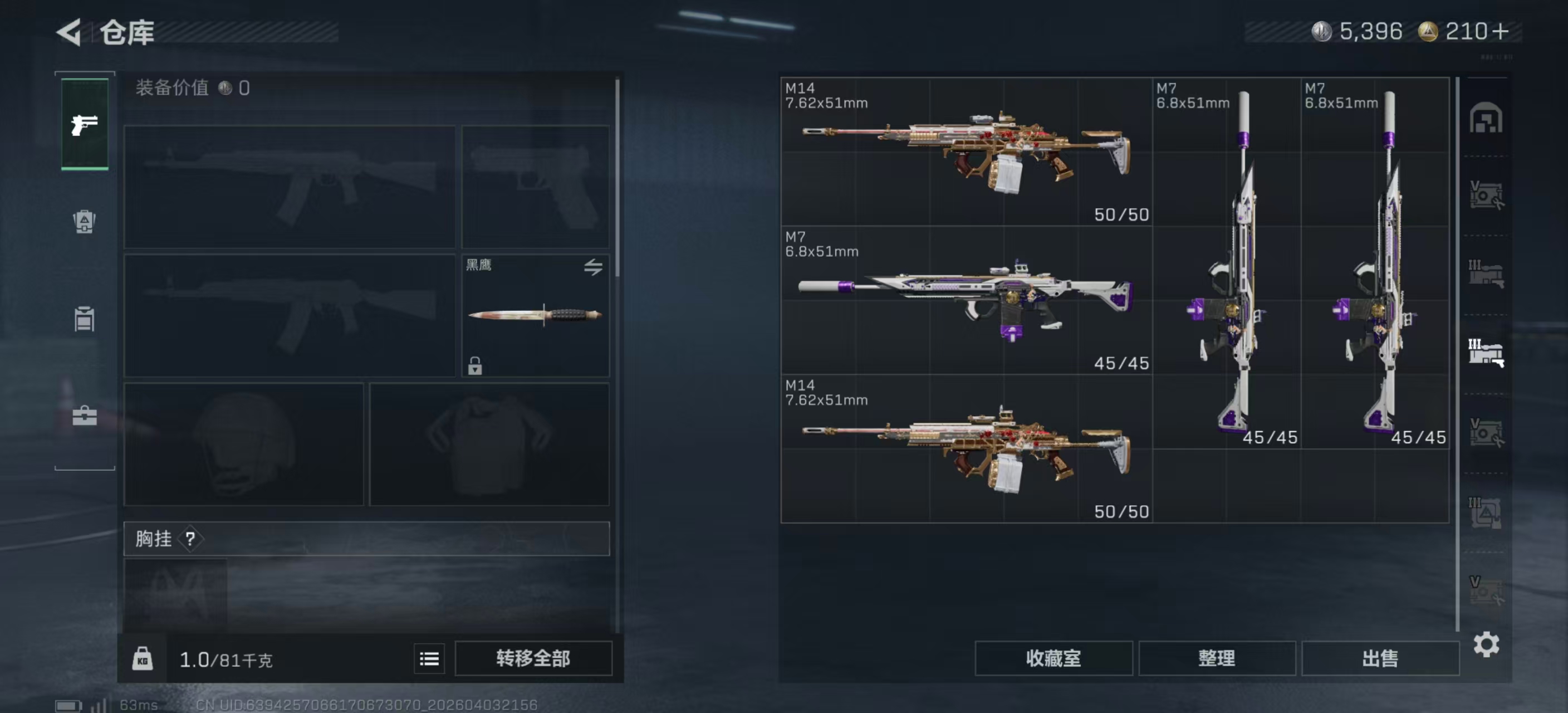The height and width of the screenshot is (713, 1568).
Task: Add more gold currency via plus
Action: 1501,32
